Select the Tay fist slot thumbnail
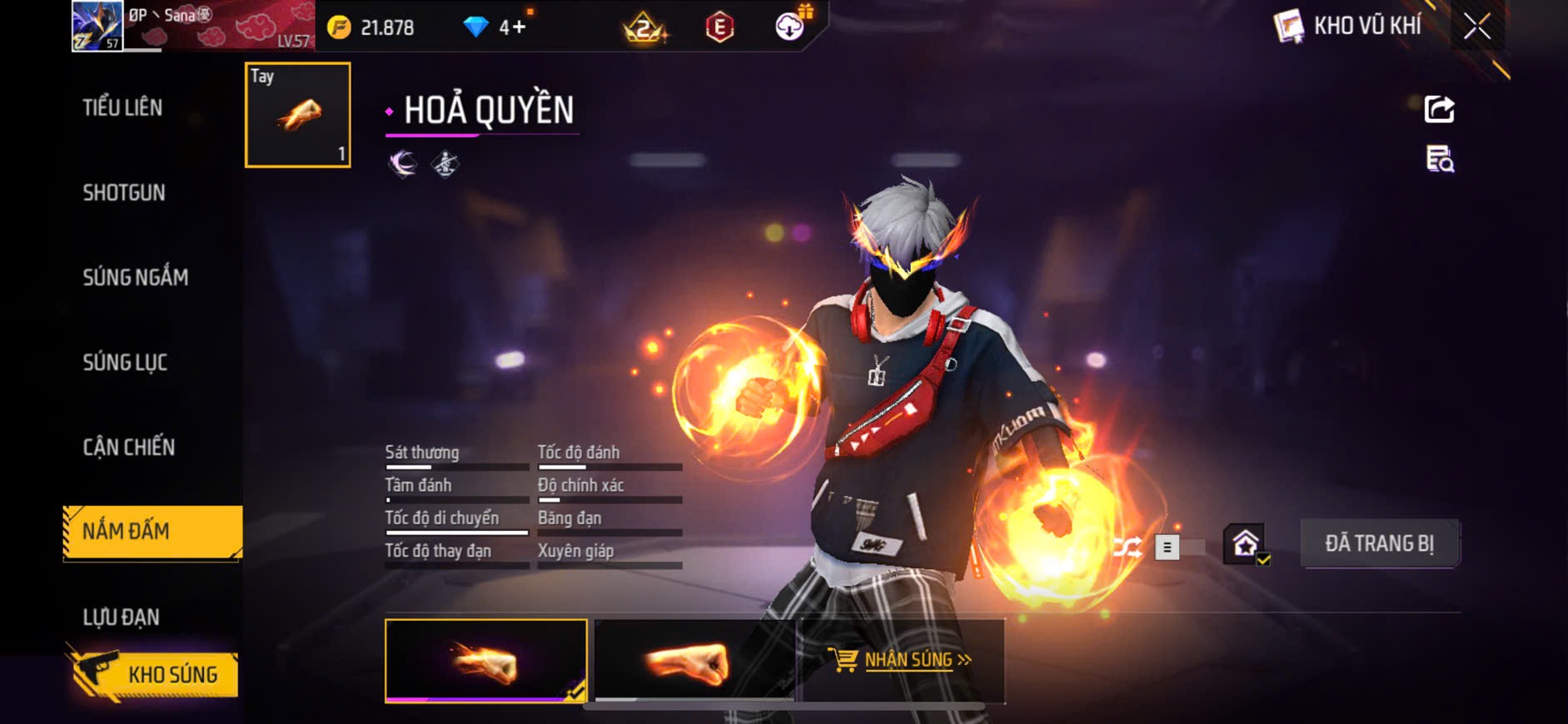Image resolution: width=1568 pixels, height=724 pixels. (297, 115)
